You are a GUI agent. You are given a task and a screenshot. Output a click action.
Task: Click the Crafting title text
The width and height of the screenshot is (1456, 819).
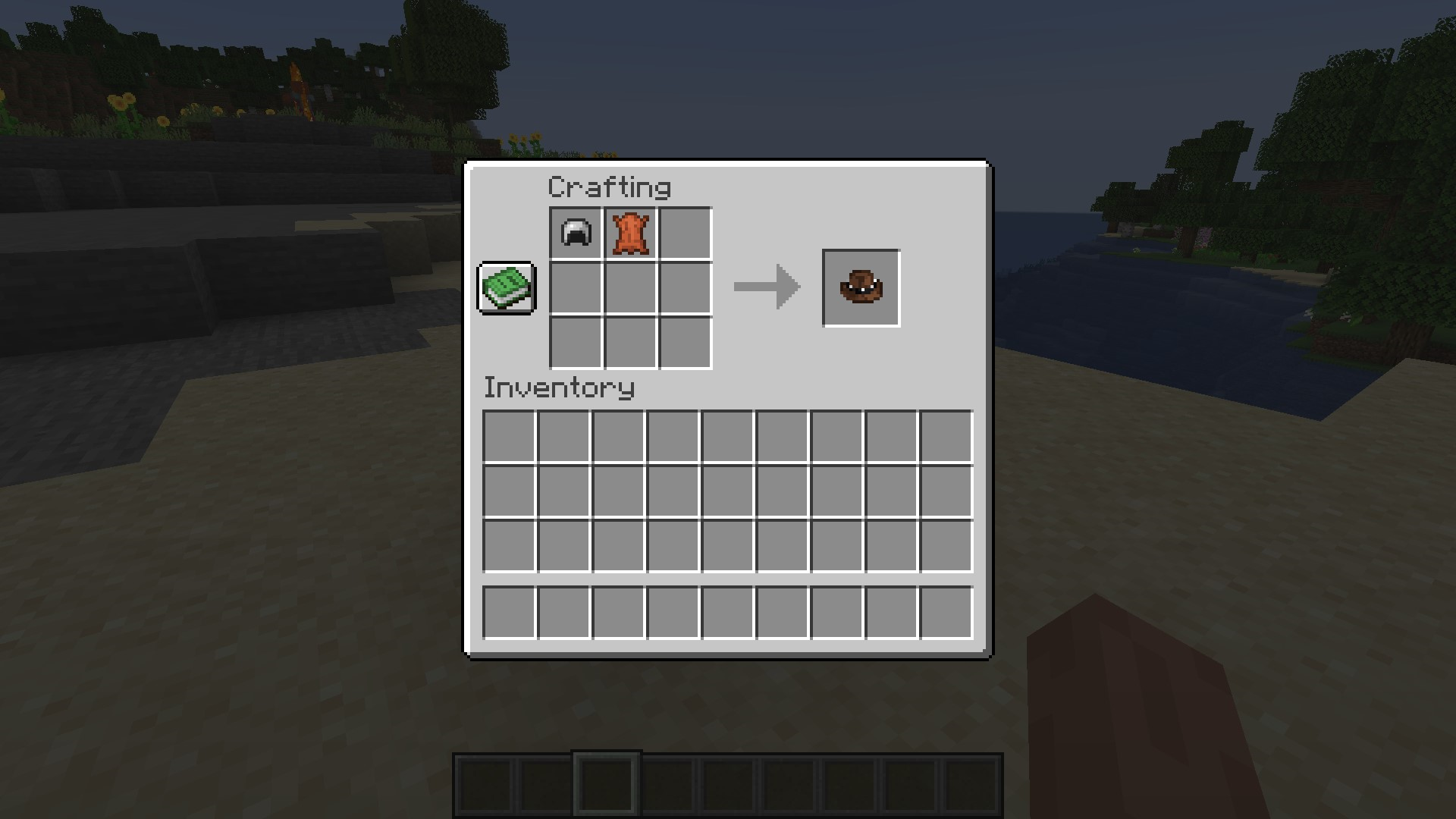pos(609,187)
